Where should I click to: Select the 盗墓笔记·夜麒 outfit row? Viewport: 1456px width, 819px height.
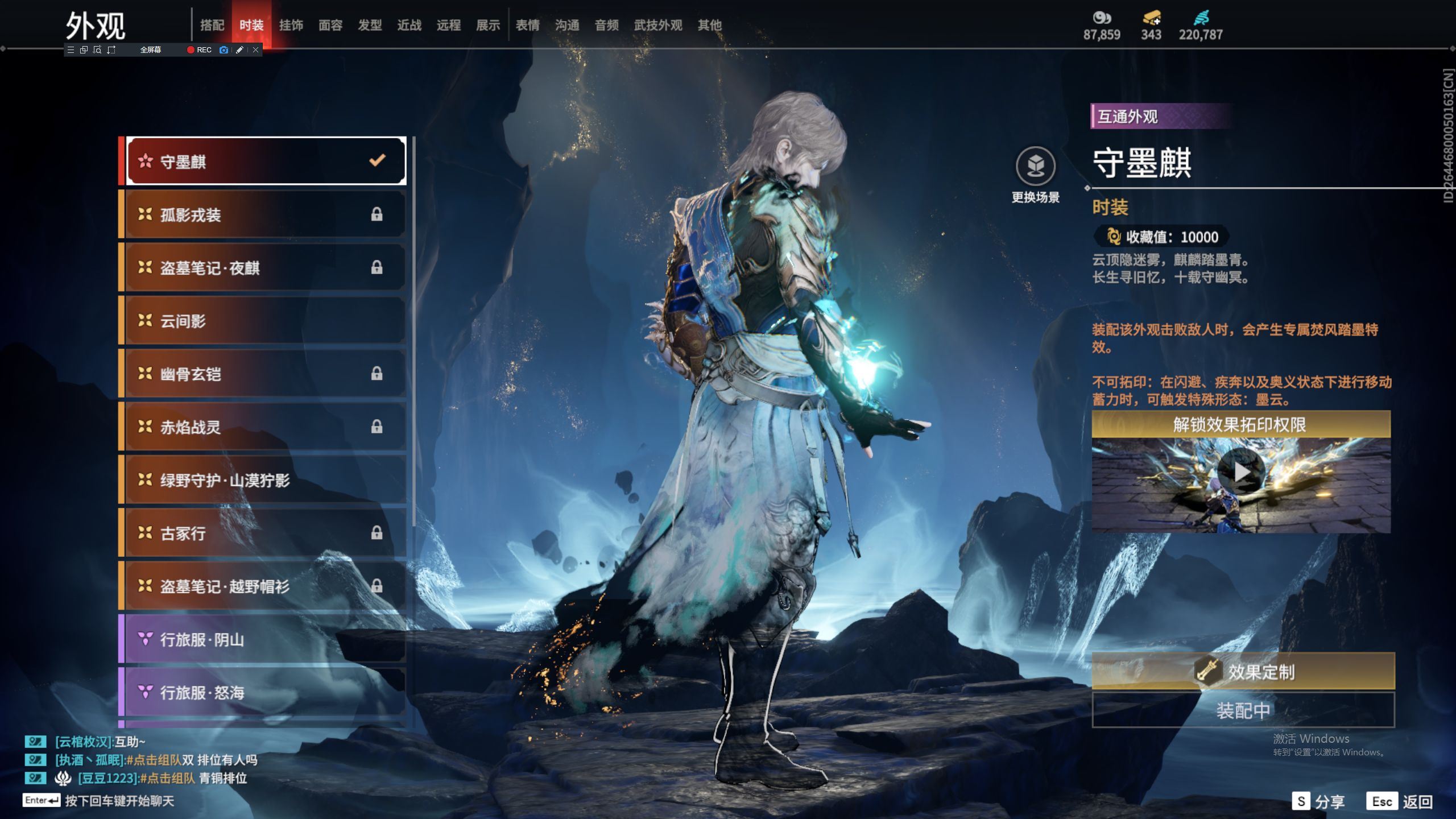point(265,267)
